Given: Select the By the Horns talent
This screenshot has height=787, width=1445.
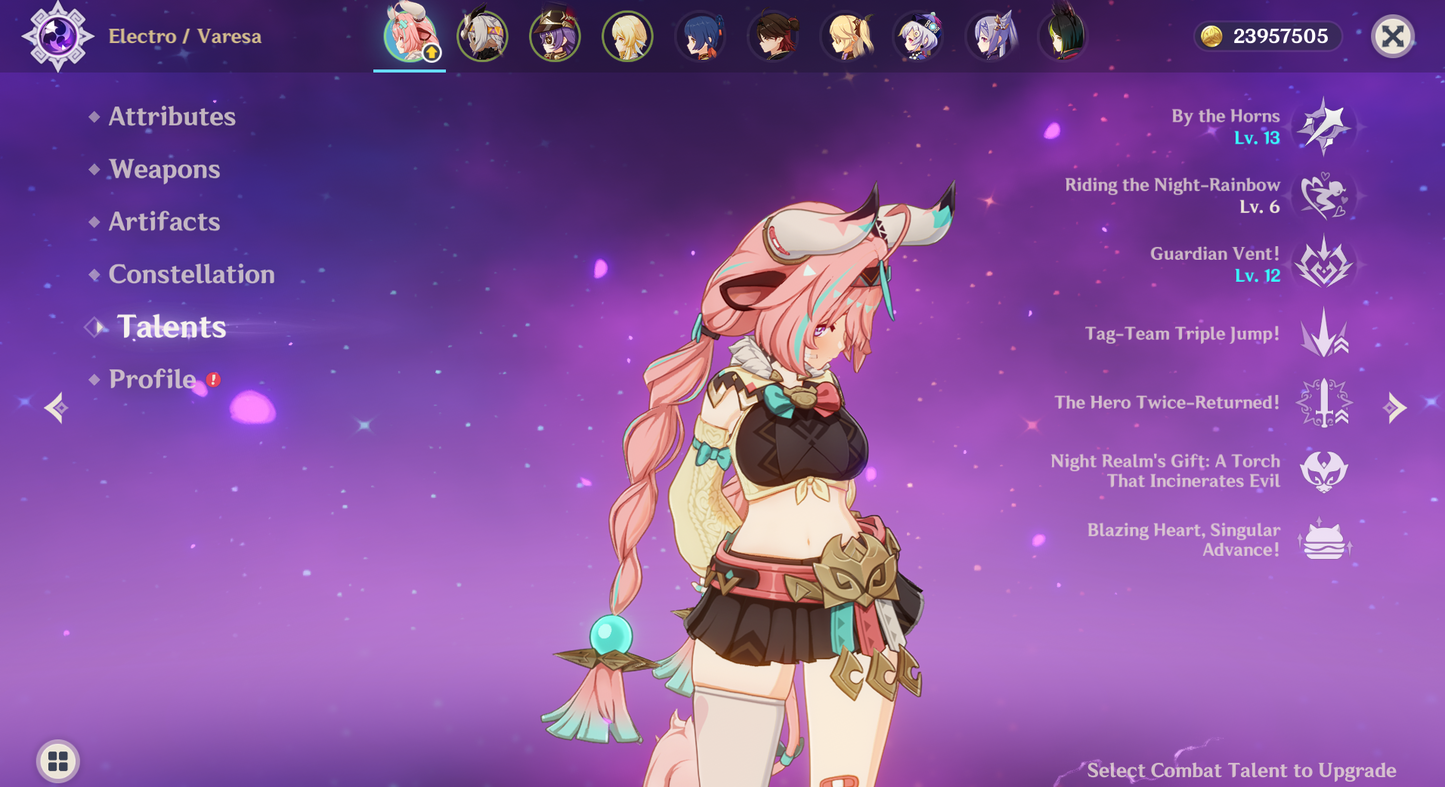Looking at the screenshot, I should tap(1323, 127).
